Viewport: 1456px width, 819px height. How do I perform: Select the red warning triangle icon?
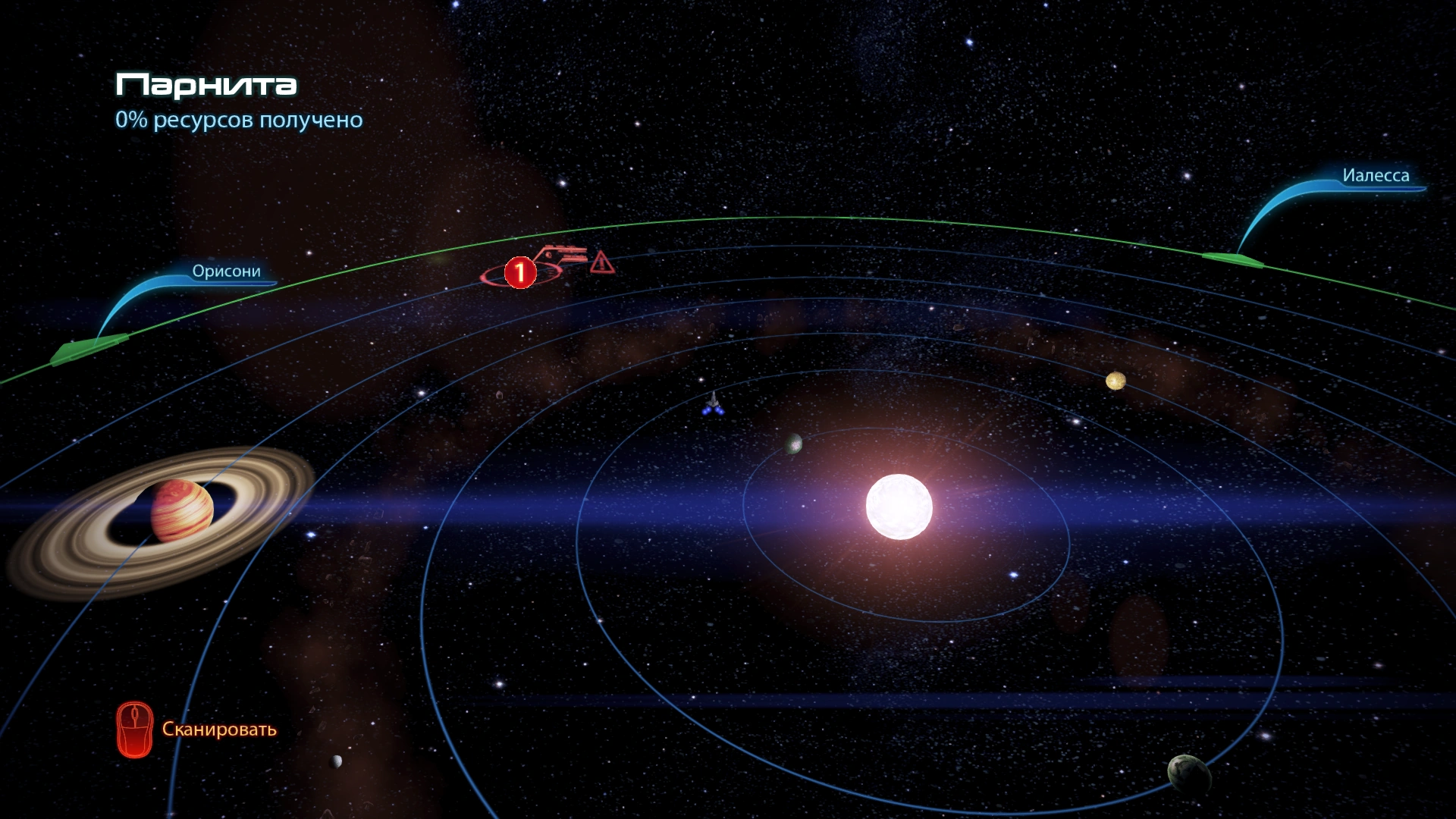click(x=601, y=262)
